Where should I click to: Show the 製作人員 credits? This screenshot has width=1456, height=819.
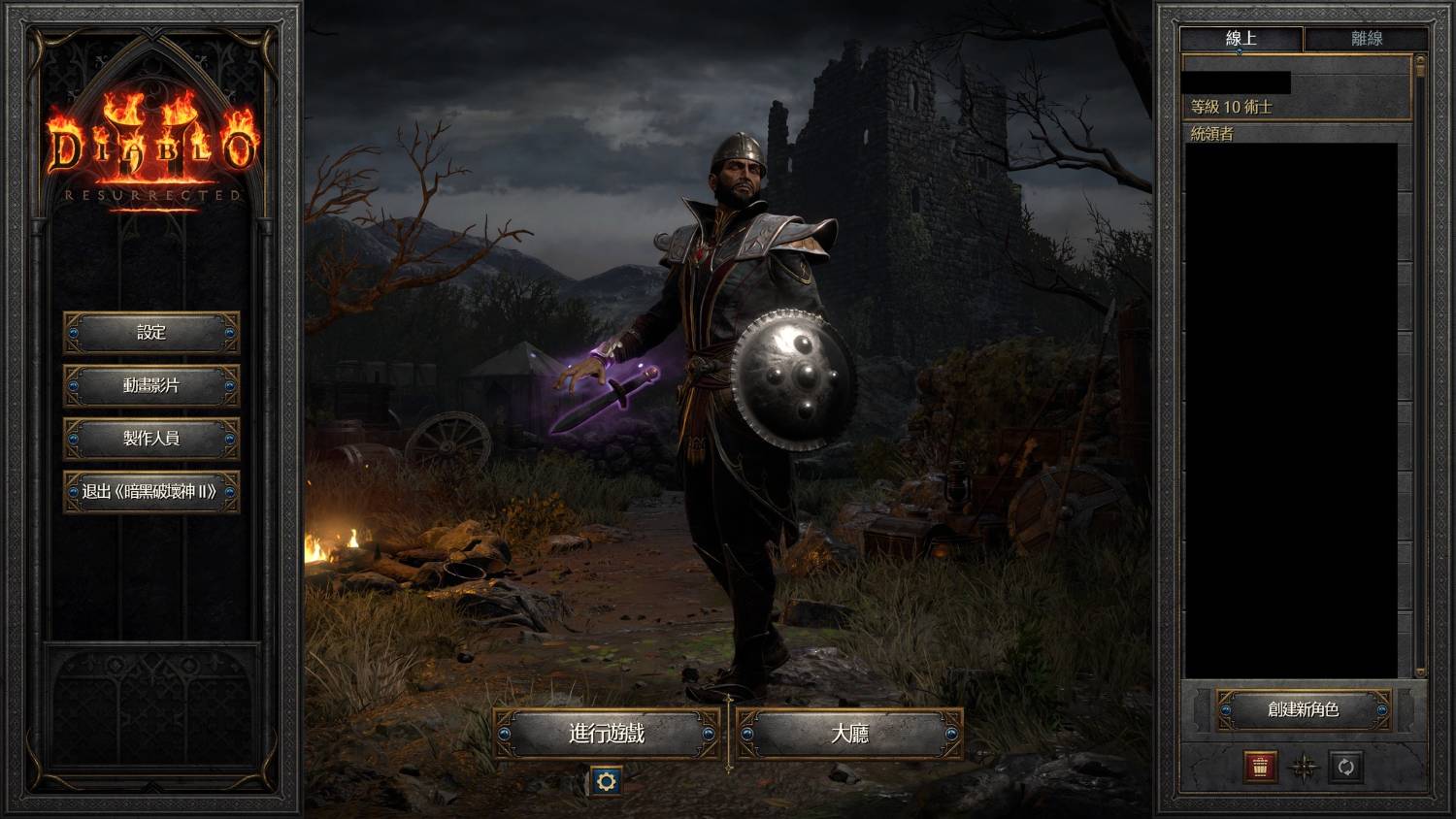[151, 439]
